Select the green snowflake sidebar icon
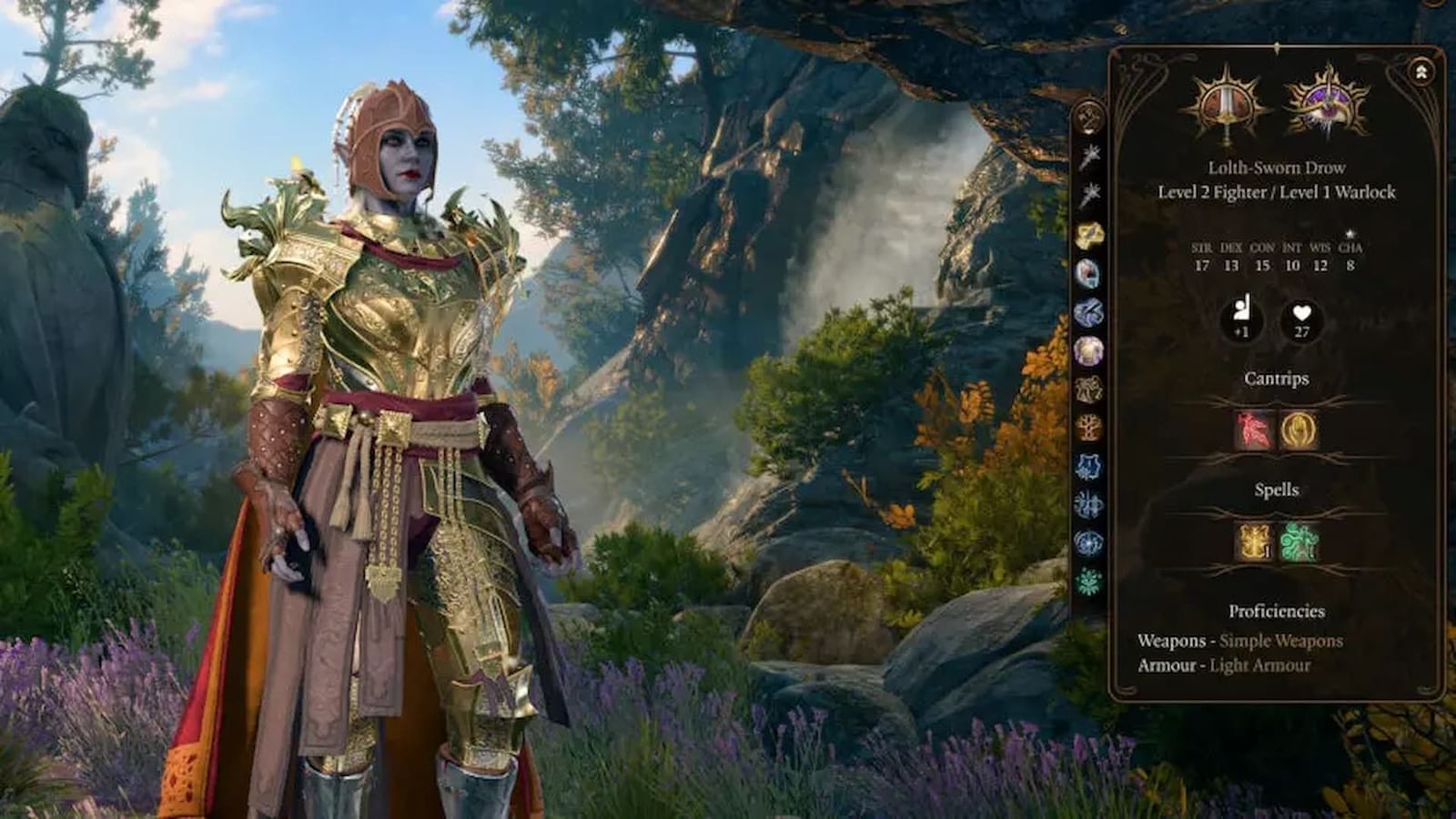The width and height of the screenshot is (1456, 819). point(1088,581)
